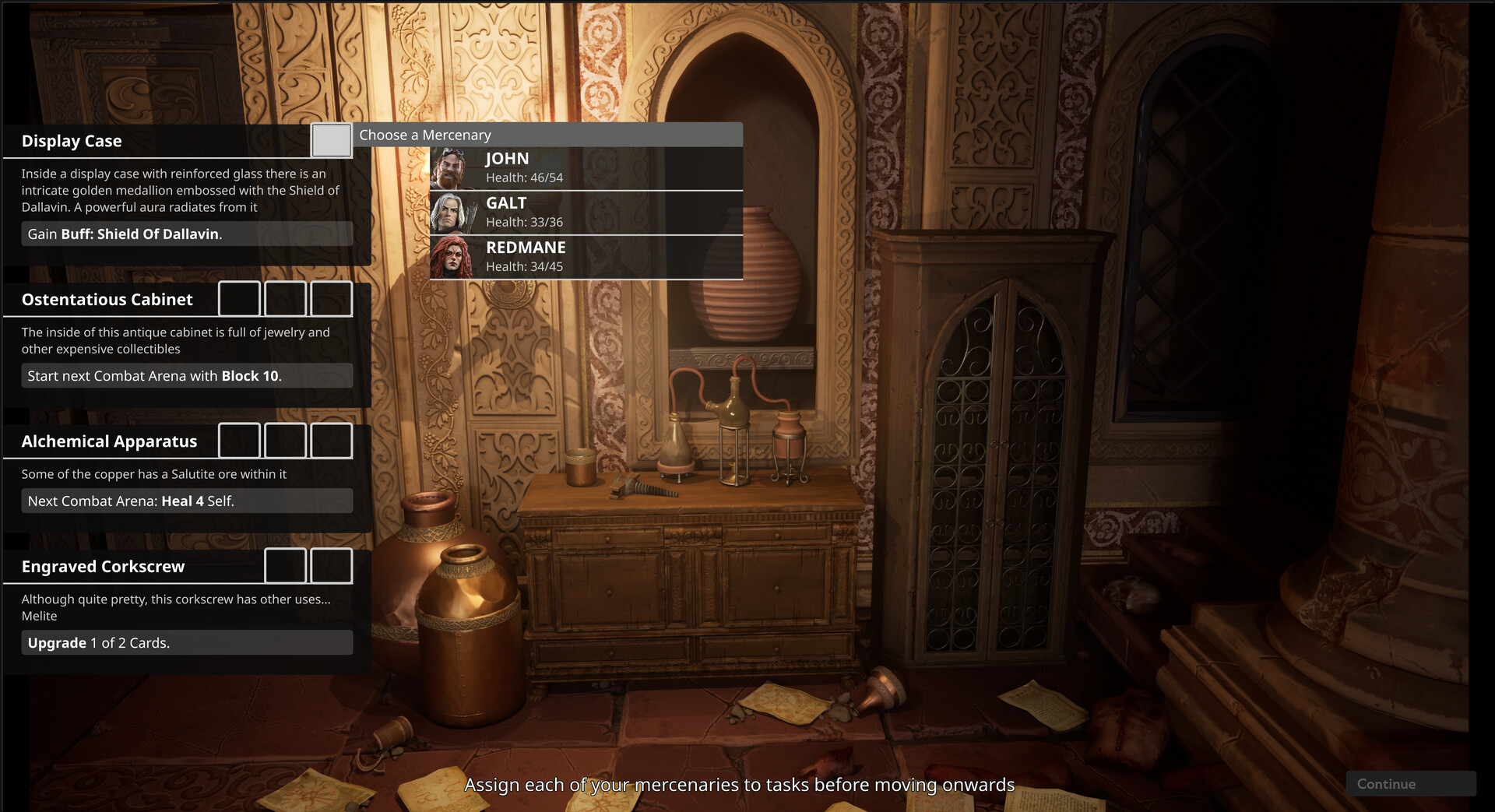Click the first Engraved Corkscrew slot
The image size is (1495, 812).
pyautogui.click(x=285, y=566)
